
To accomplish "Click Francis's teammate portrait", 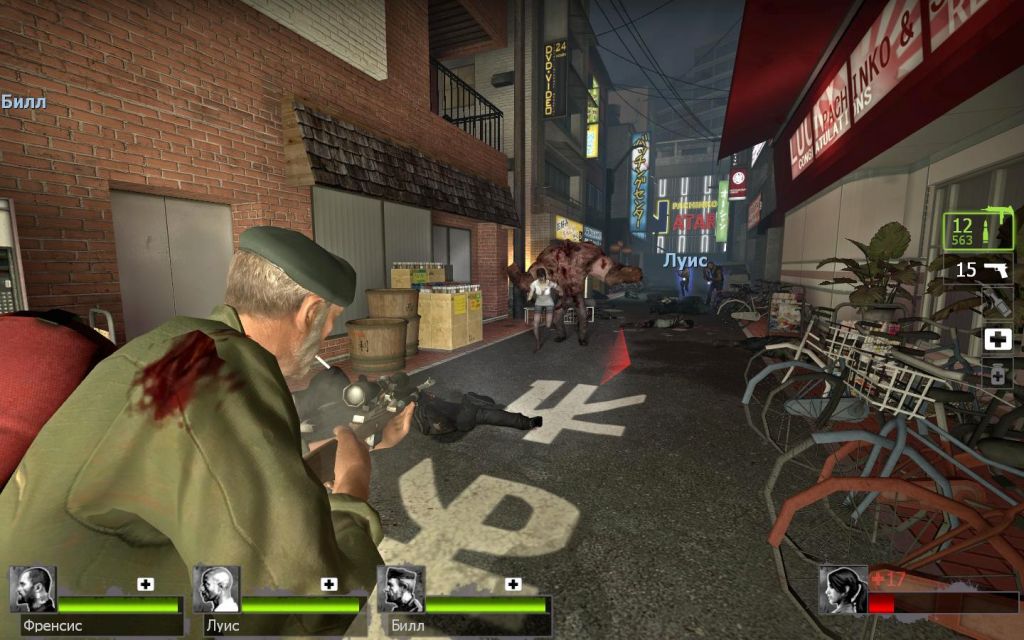I will pos(33,589).
